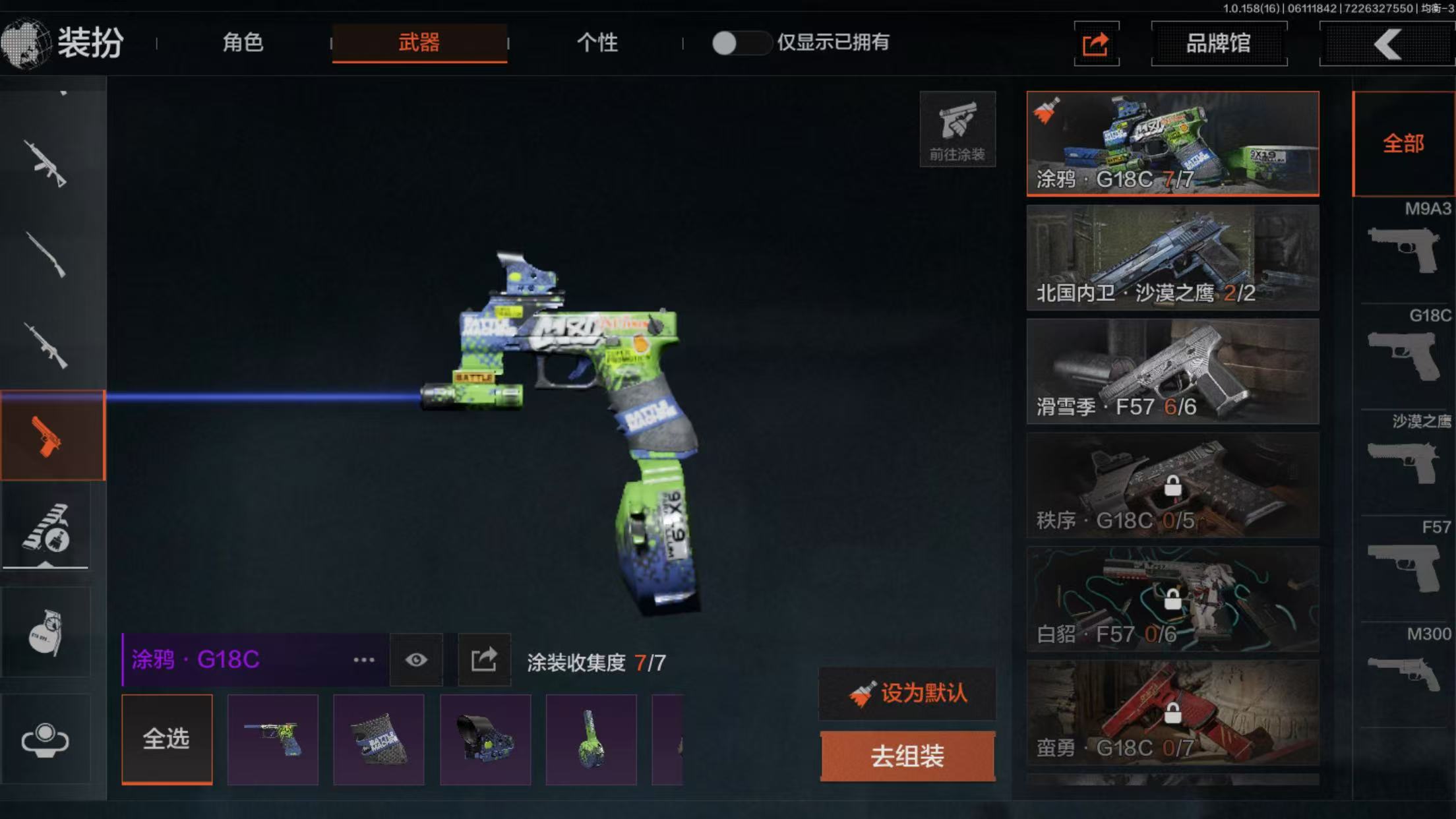Go back with the arrow button
Screen dimensions: 1456x819
1387,44
